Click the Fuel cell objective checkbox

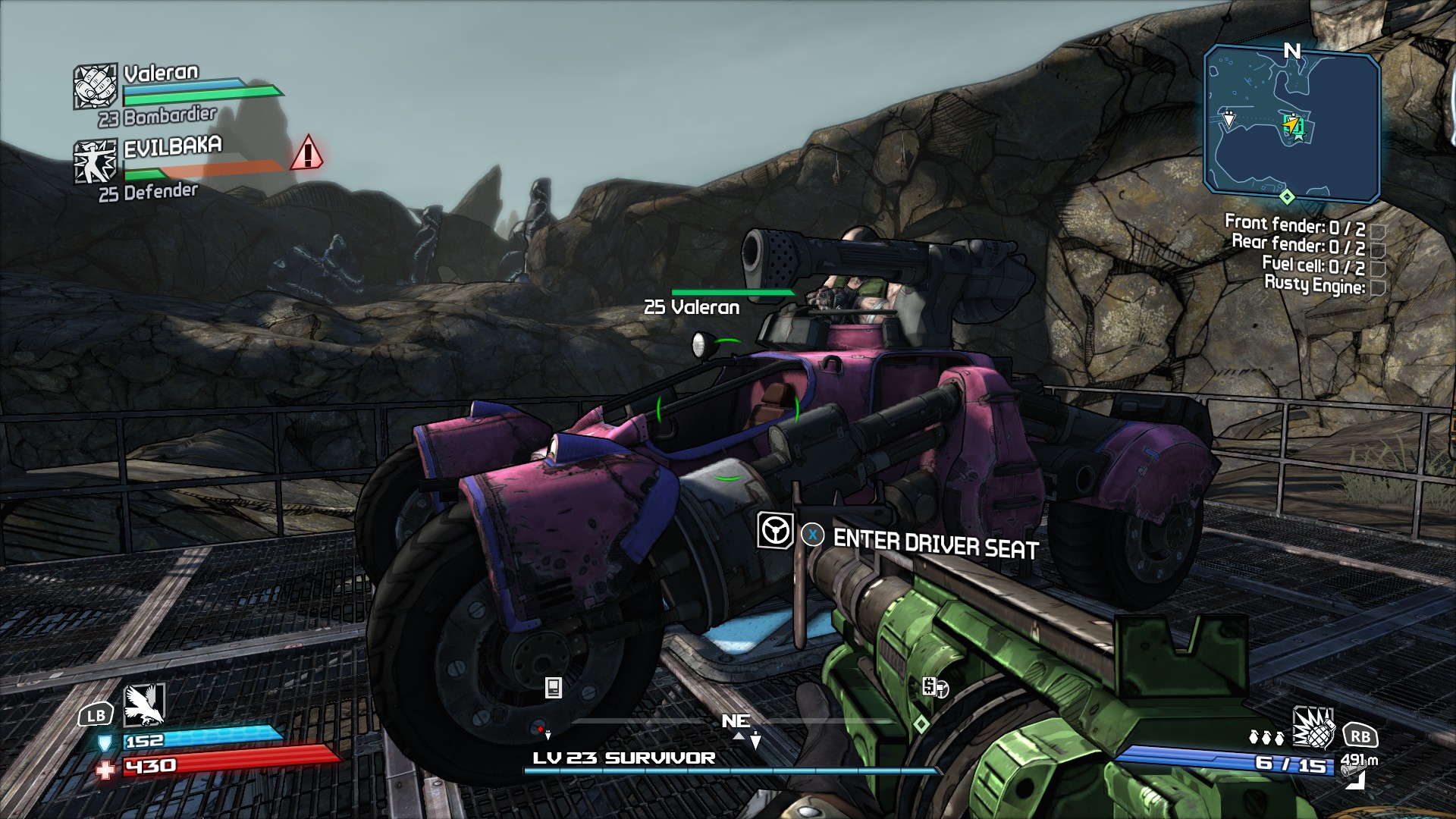[1379, 268]
